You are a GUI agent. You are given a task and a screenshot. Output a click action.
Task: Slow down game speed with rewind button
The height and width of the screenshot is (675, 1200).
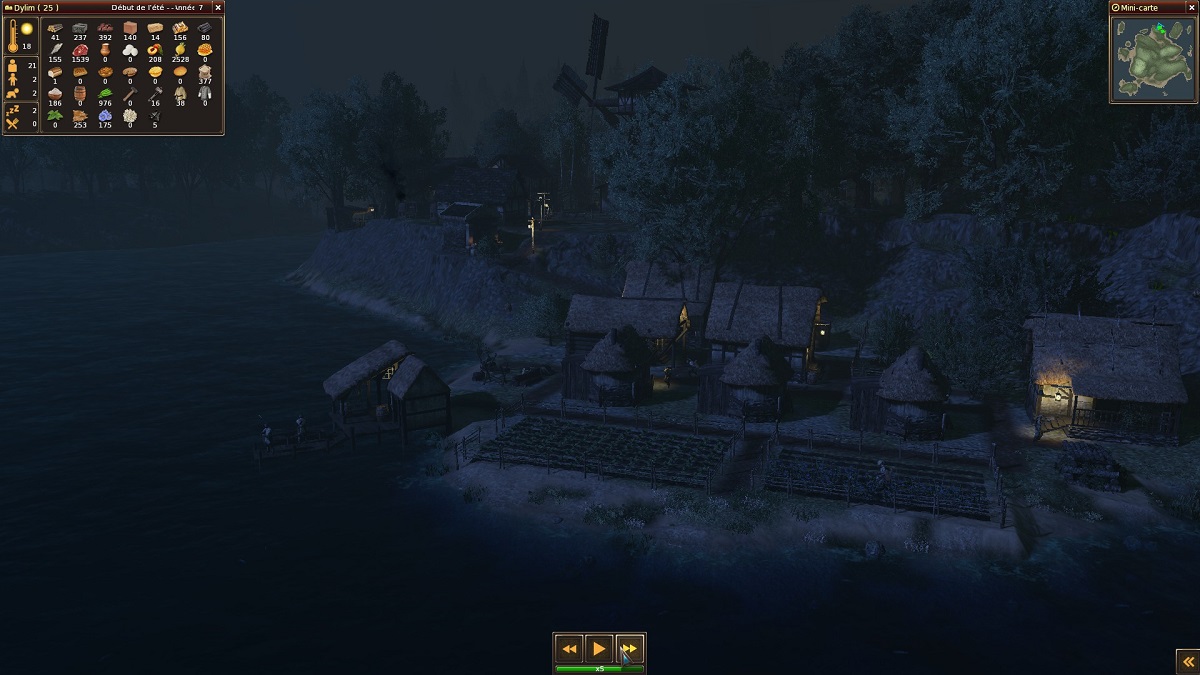coord(569,649)
